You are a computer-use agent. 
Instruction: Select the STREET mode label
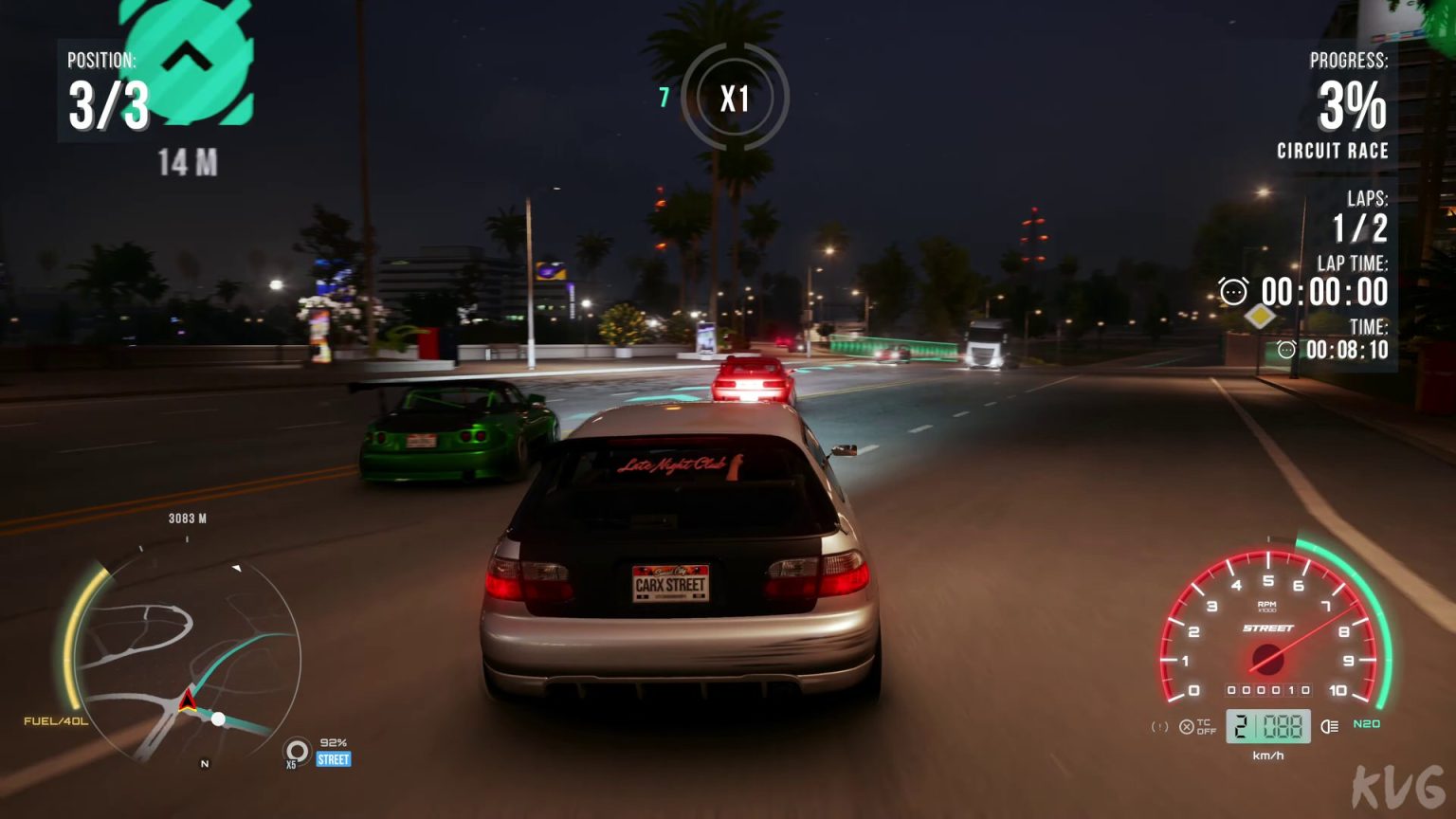click(x=332, y=759)
